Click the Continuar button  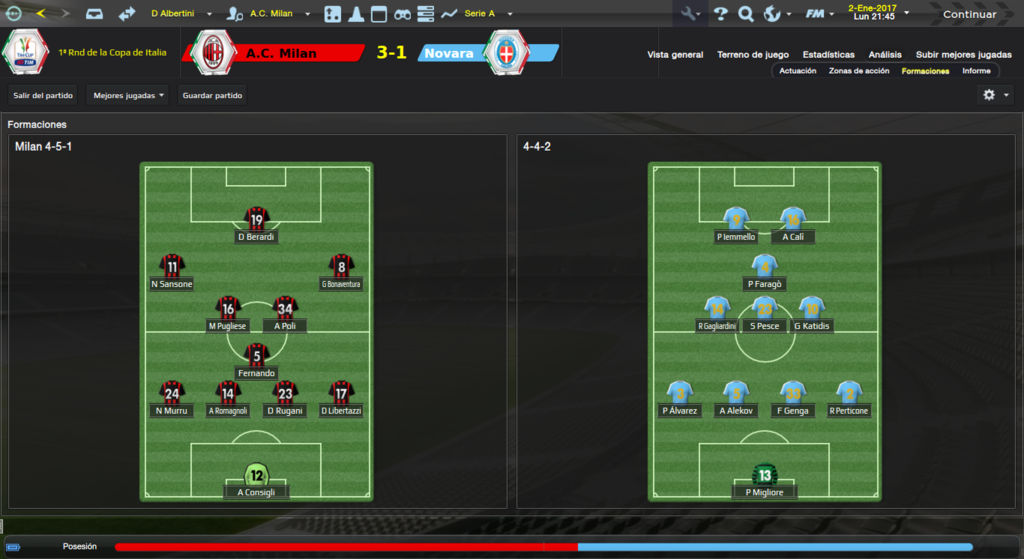click(969, 14)
